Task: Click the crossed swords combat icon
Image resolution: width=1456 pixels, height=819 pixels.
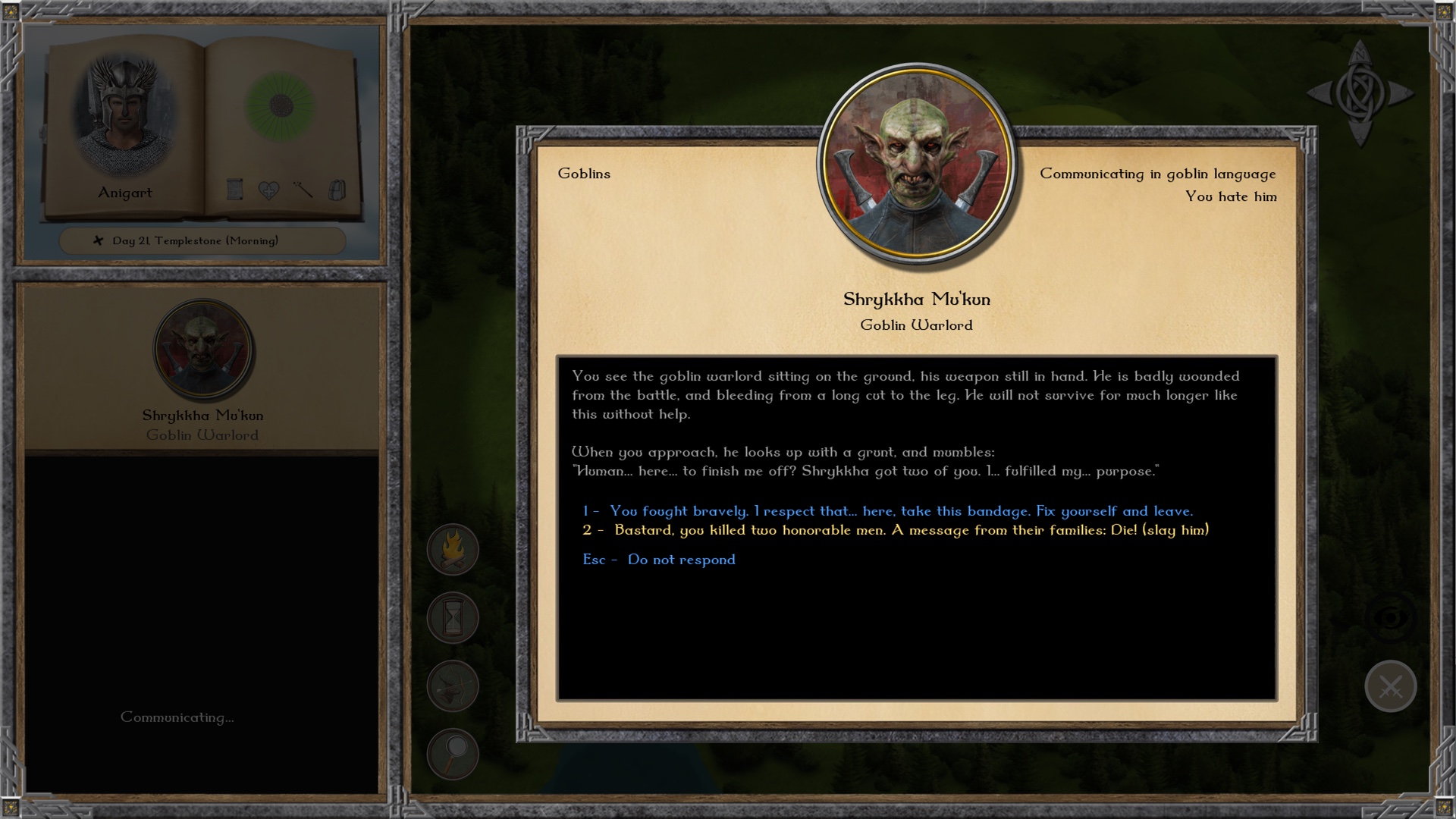Action: (1390, 686)
